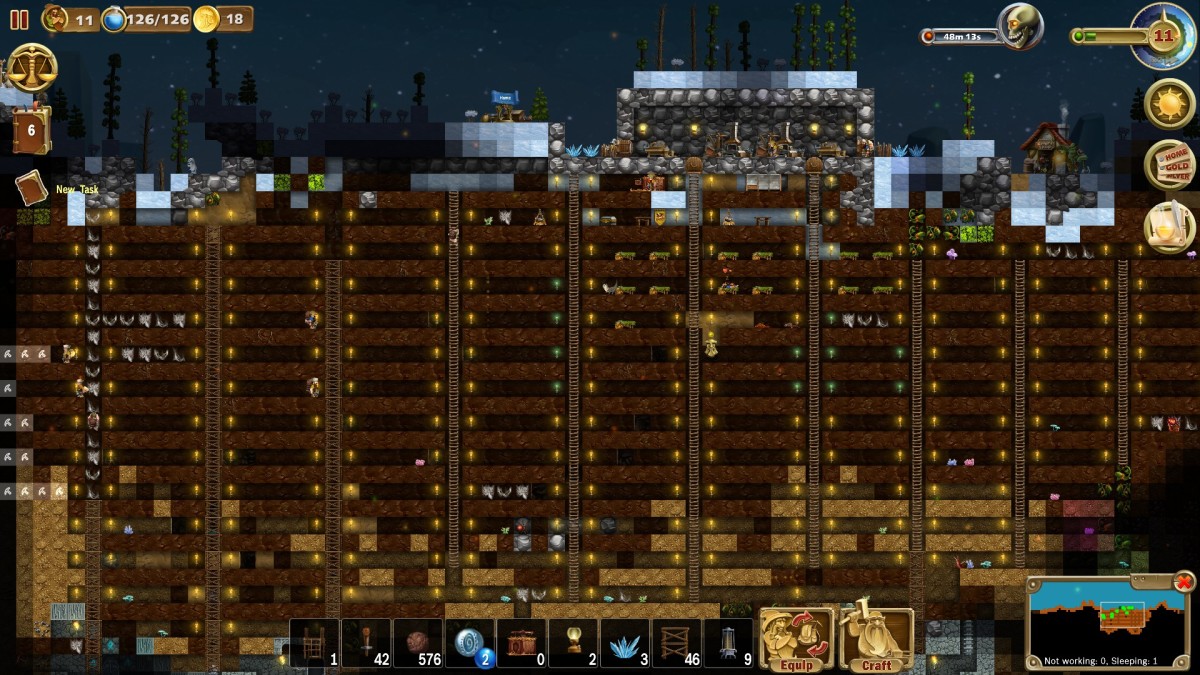Screen dimensions: 1200x675
Task: Select the blue portal spell slot
Action: 470,643
